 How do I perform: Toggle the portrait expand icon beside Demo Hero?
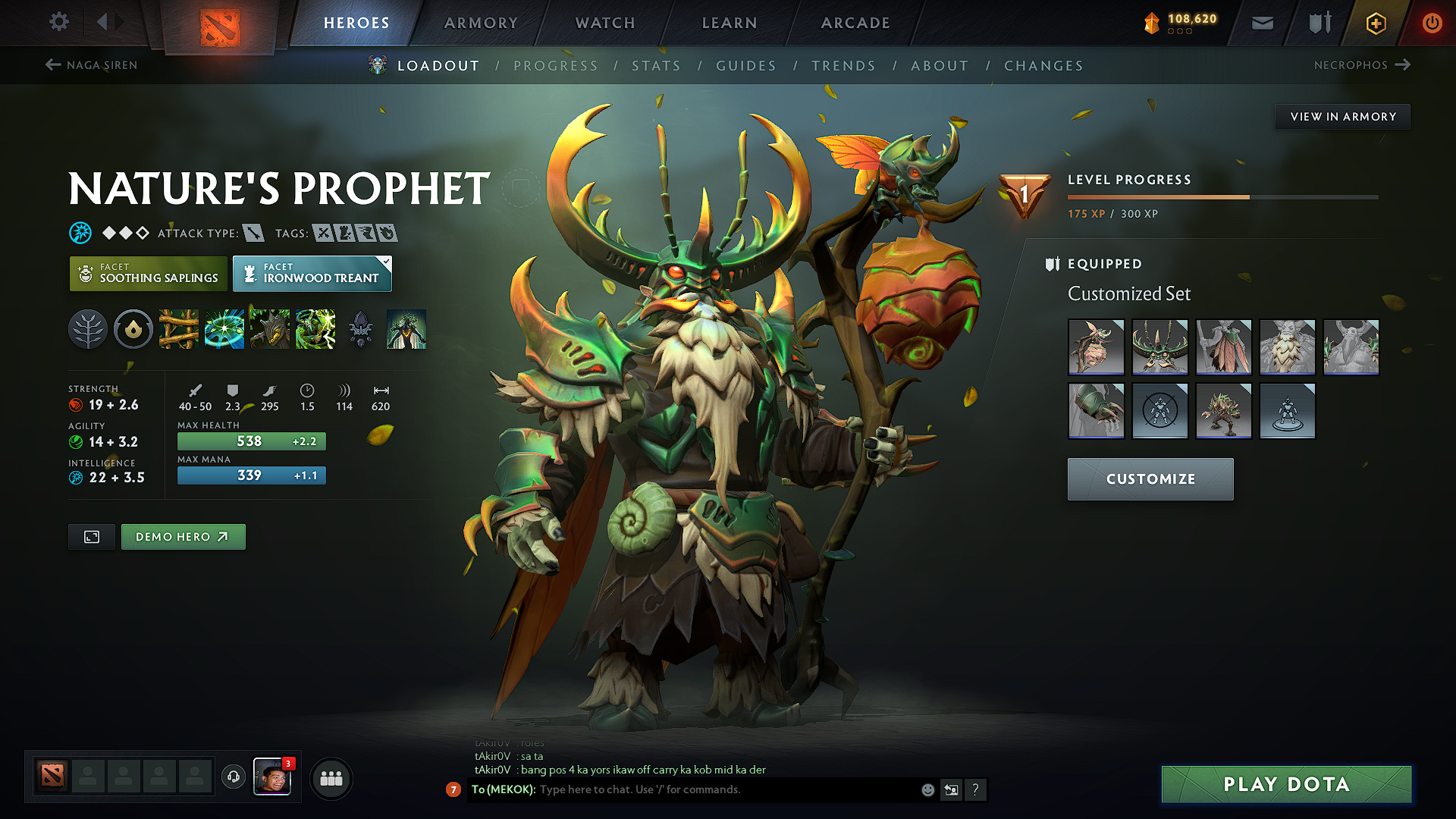pos(91,536)
